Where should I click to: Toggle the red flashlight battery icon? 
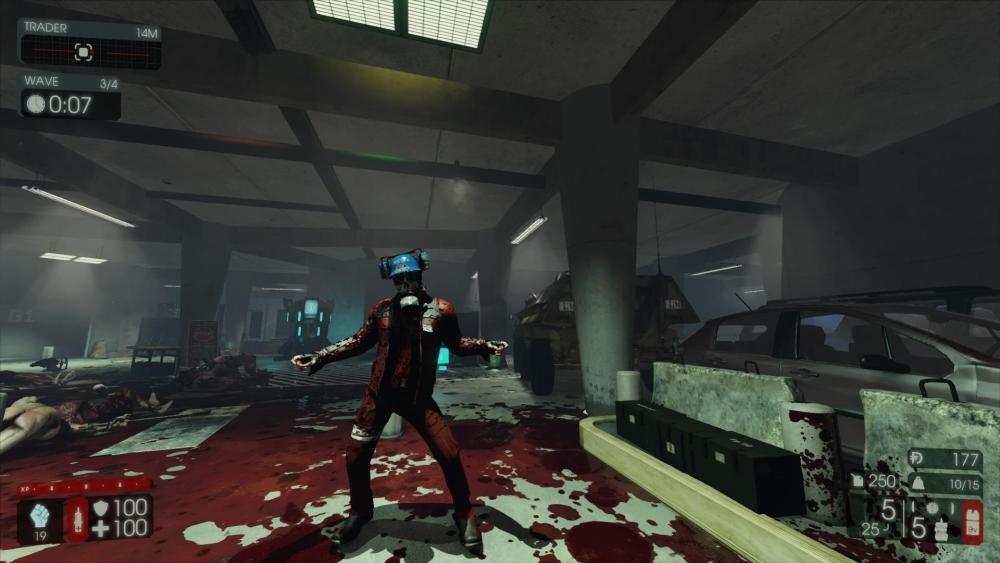click(972, 521)
